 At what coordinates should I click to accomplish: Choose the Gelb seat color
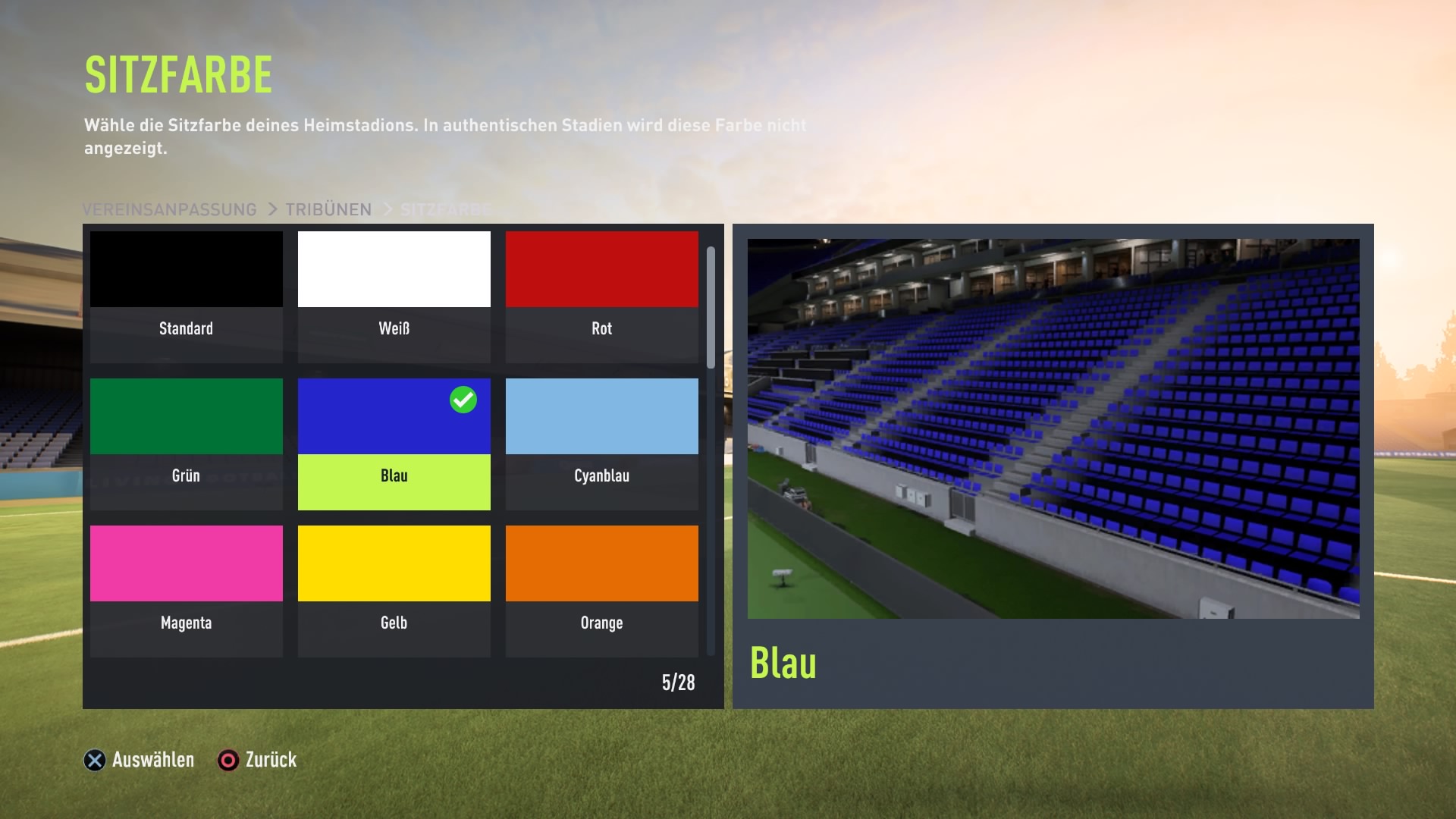click(x=394, y=590)
